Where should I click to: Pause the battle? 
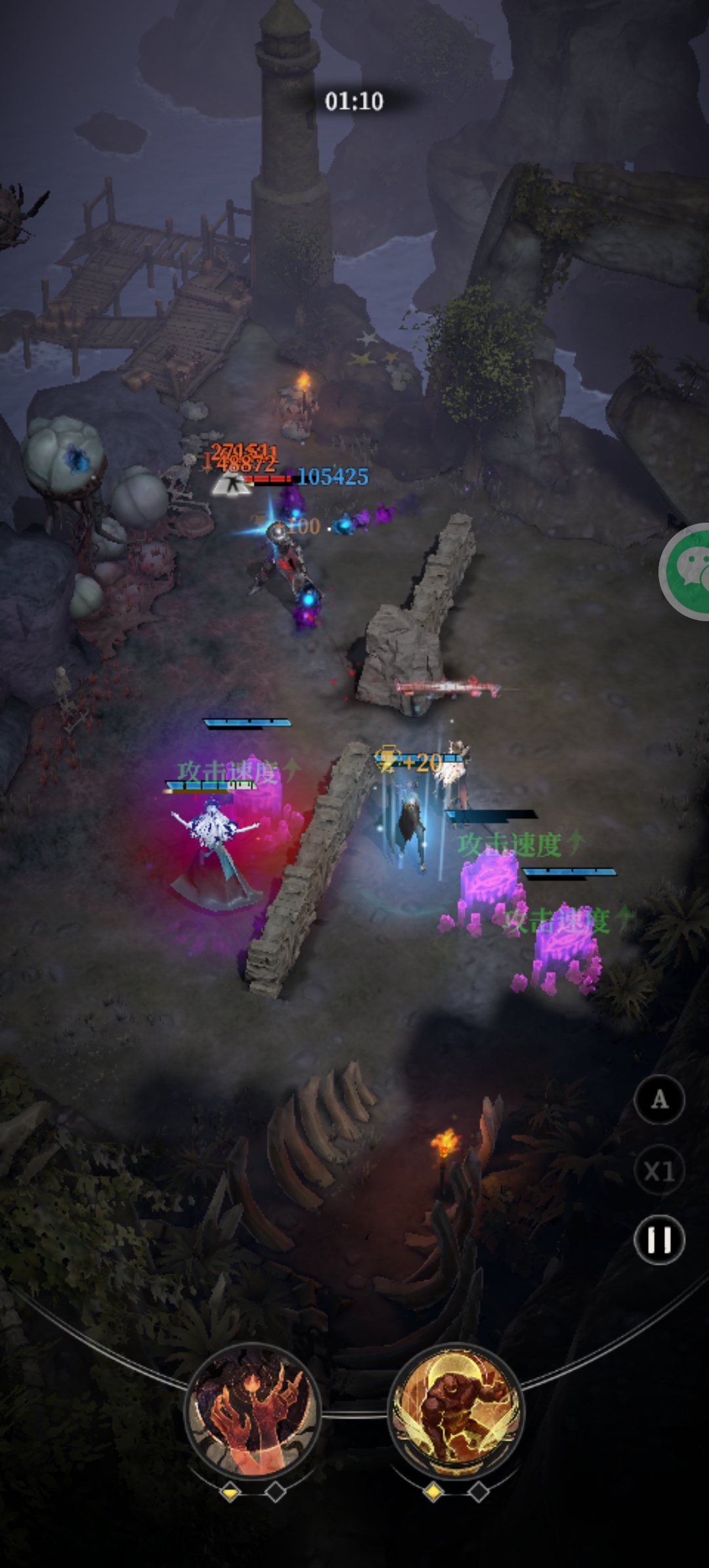[x=659, y=1240]
